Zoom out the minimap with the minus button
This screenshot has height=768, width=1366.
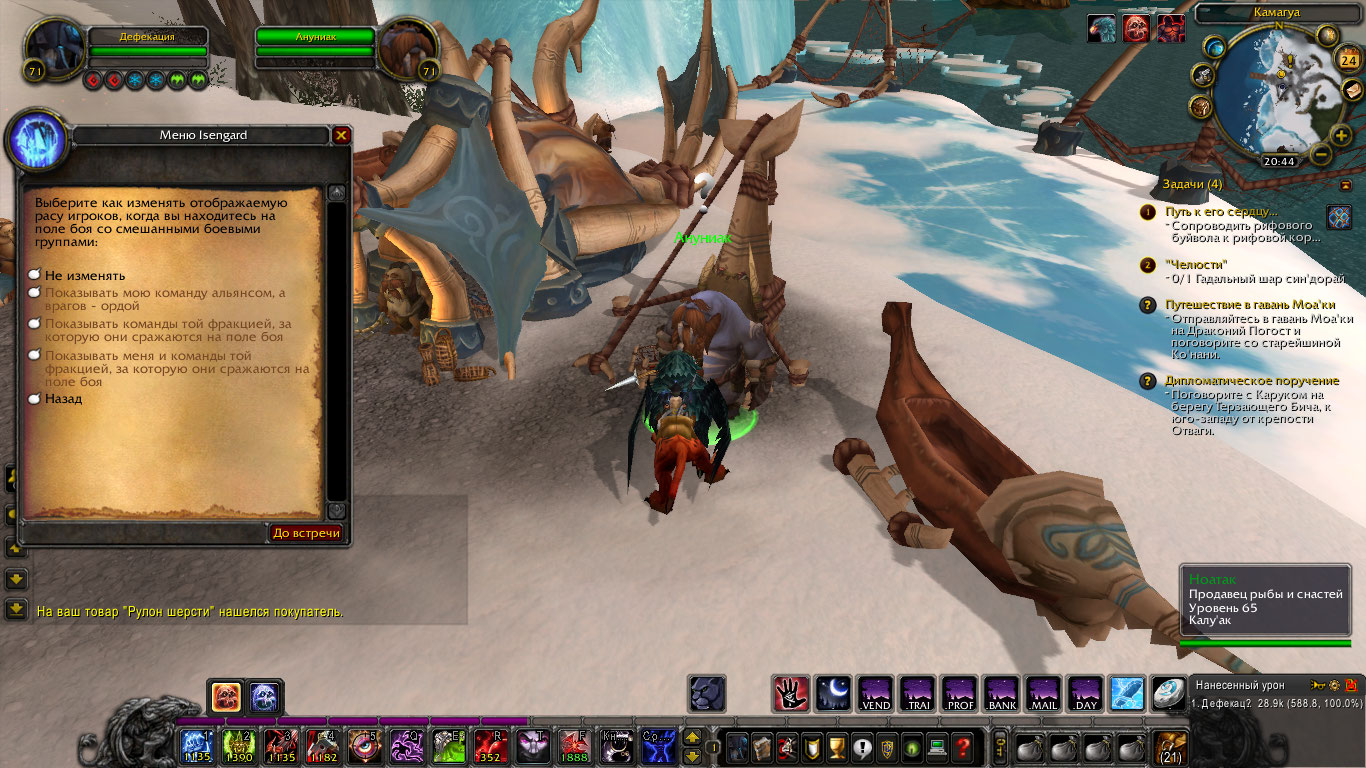tap(1320, 155)
